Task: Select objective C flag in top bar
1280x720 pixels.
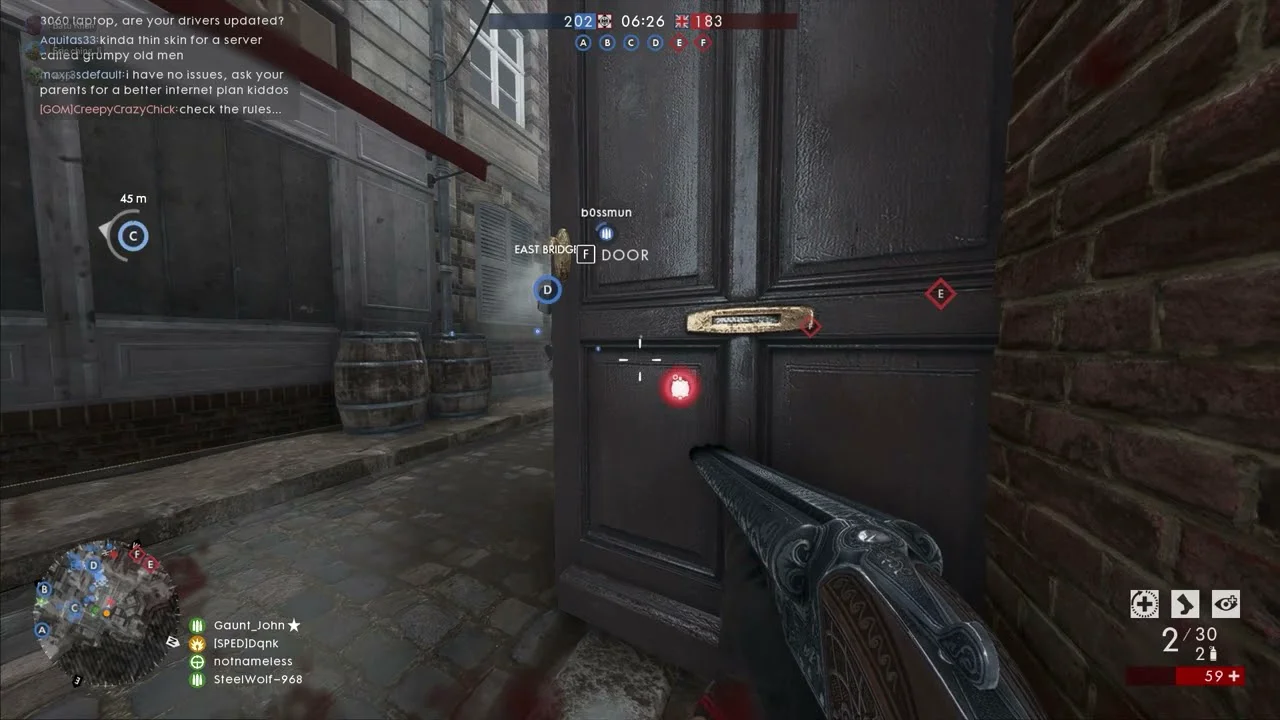Action: 631,42
